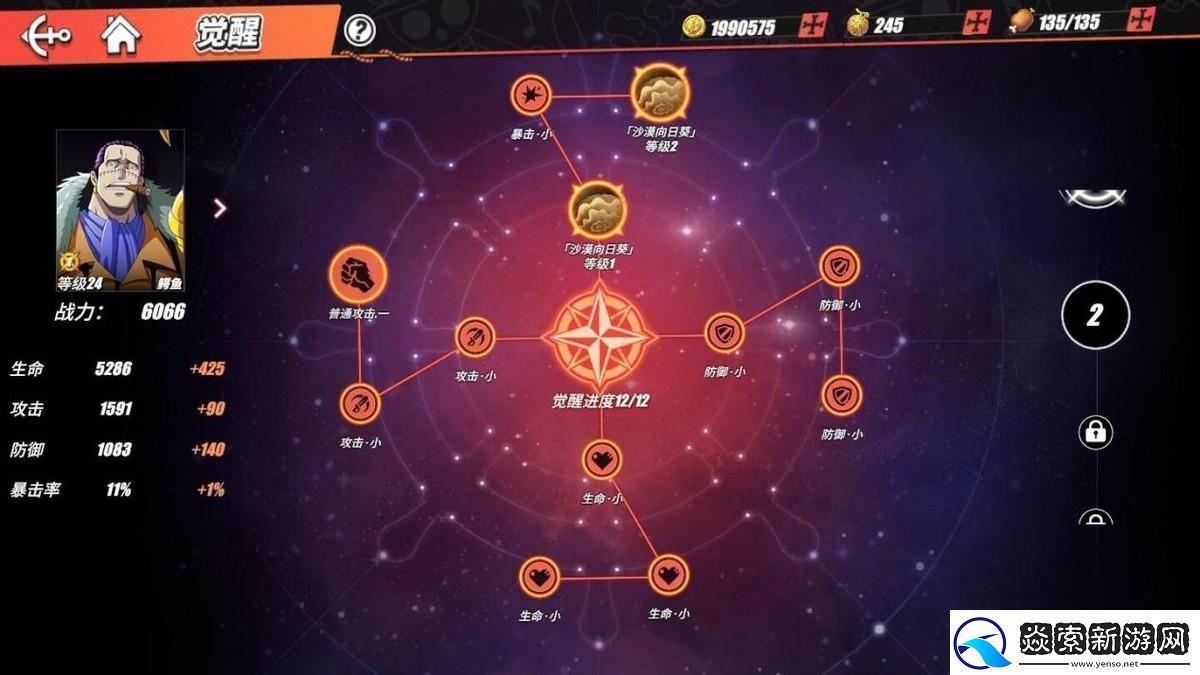The width and height of the screenshot is (1200, 675).
Task: Expand the arrow next to the portrait
Action: [x=220, y=208]
